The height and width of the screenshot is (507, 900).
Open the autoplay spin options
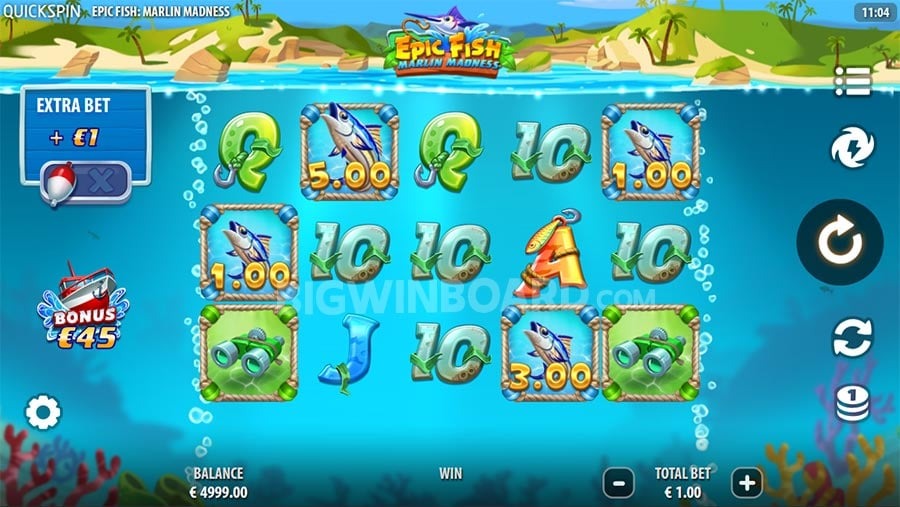(x=852, y=337)
